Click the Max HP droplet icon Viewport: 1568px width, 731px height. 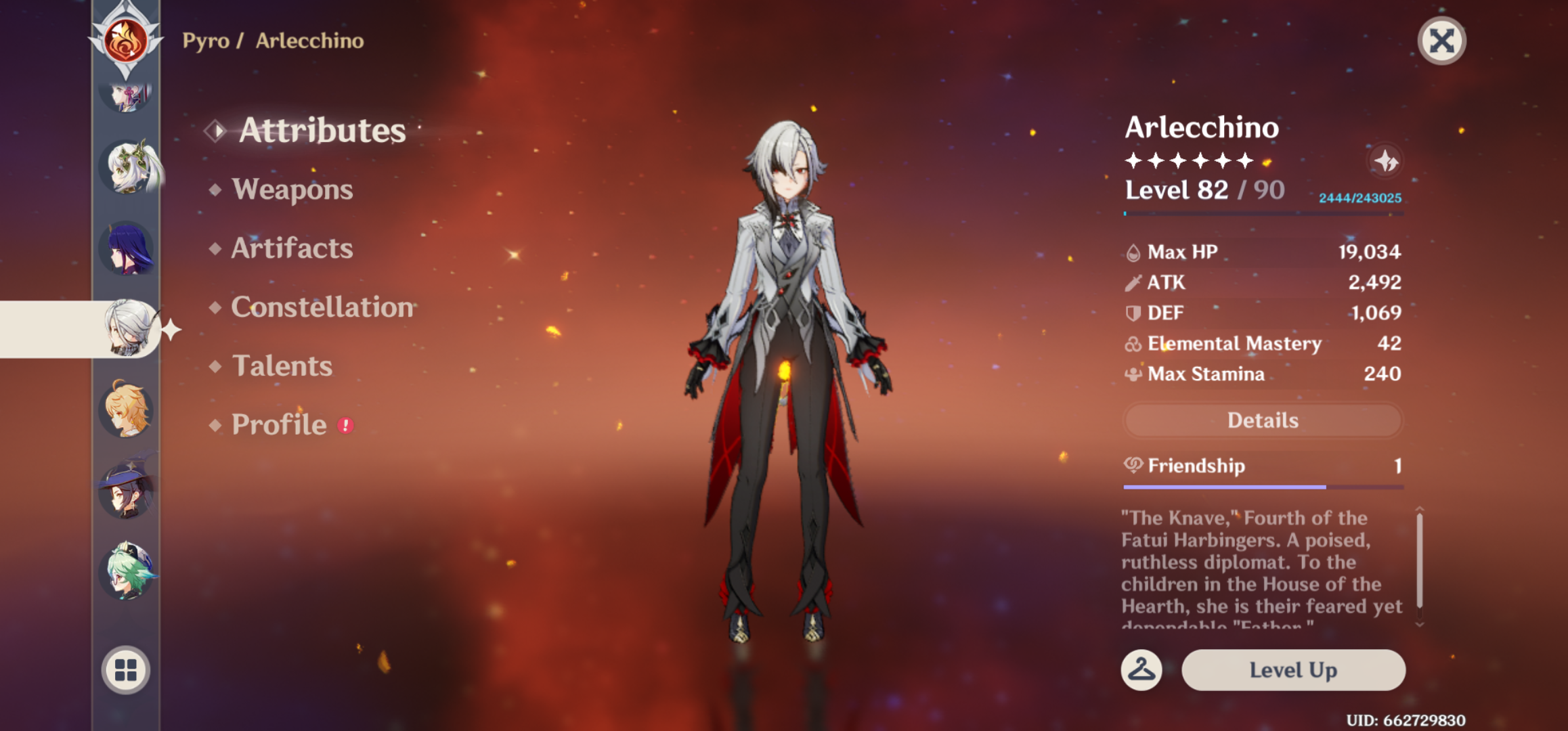point(1132,252)
